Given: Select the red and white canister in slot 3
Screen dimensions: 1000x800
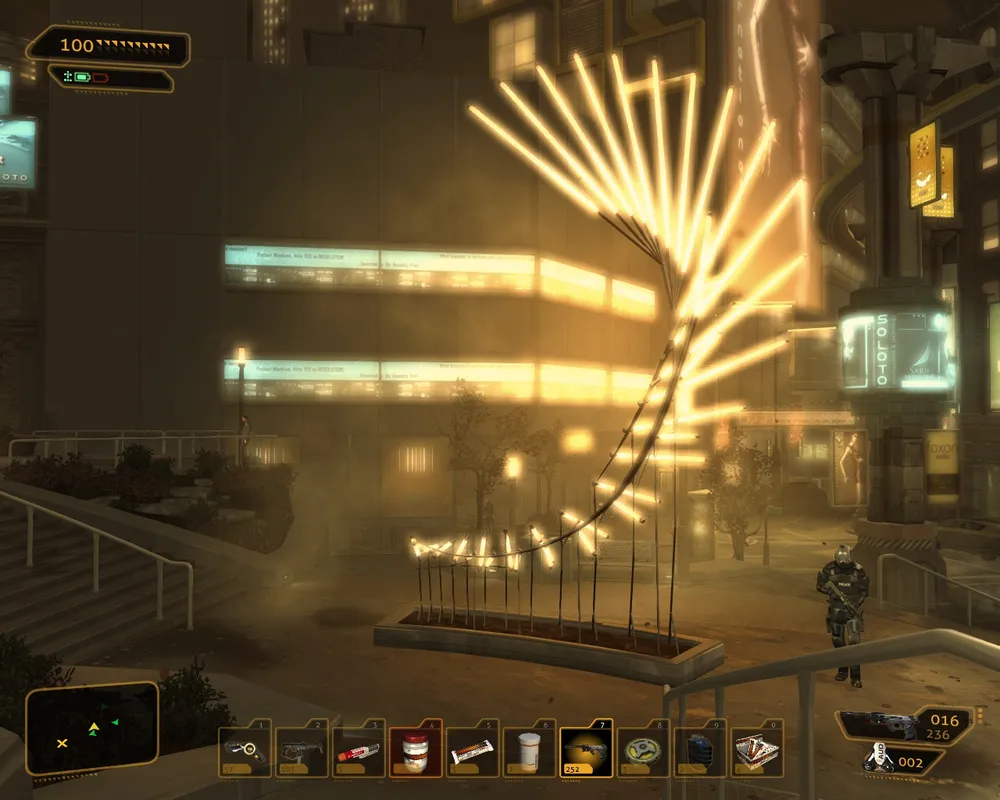Looking at the screenshot, I should click(x=357, y=751).
